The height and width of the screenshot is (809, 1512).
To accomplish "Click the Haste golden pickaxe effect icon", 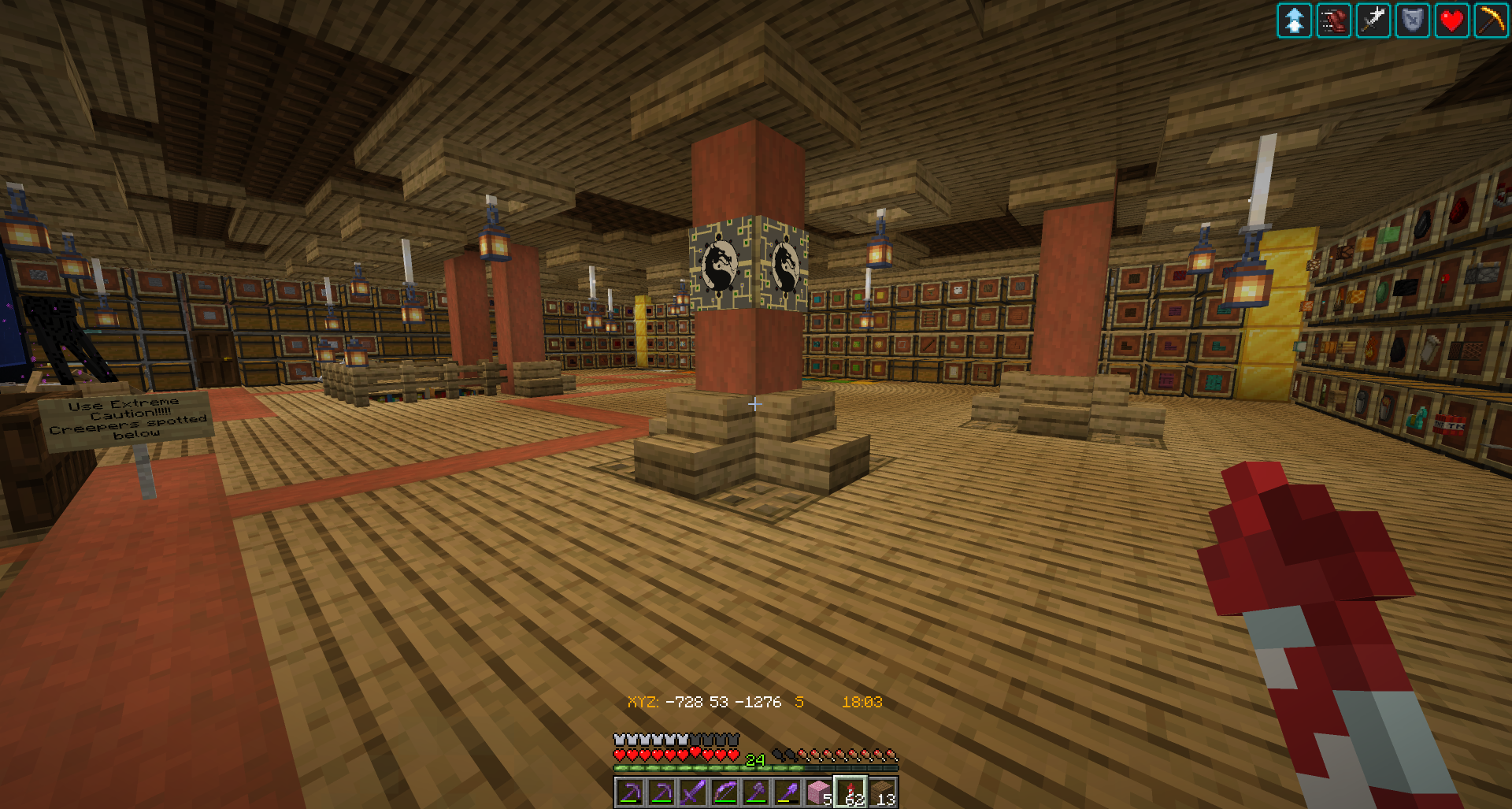I will [1491, 20].
